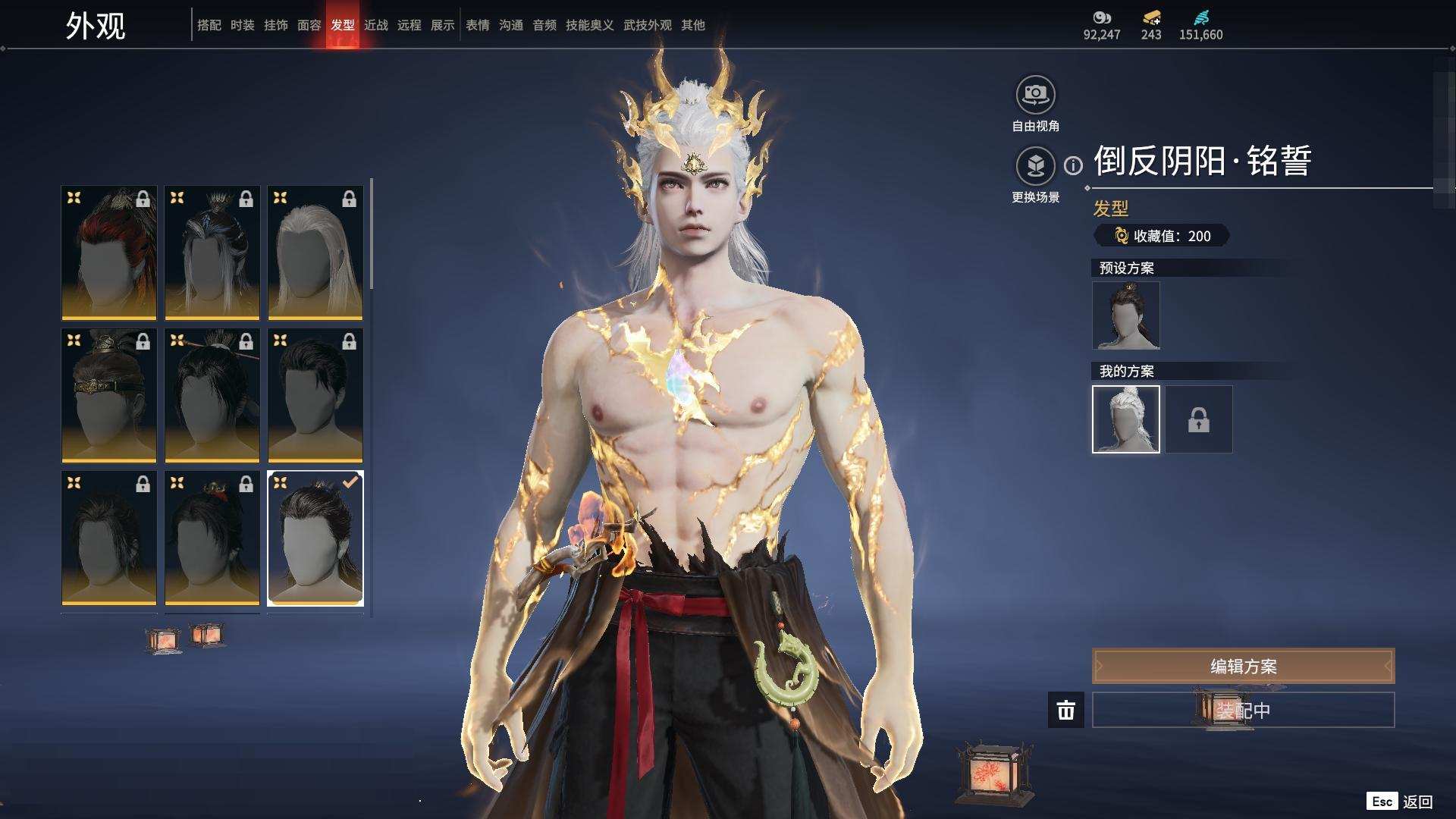1456x819 pixels.
Task: Select the 挂饰 tab
Action: pyautogui.click(x=275, y=25)
